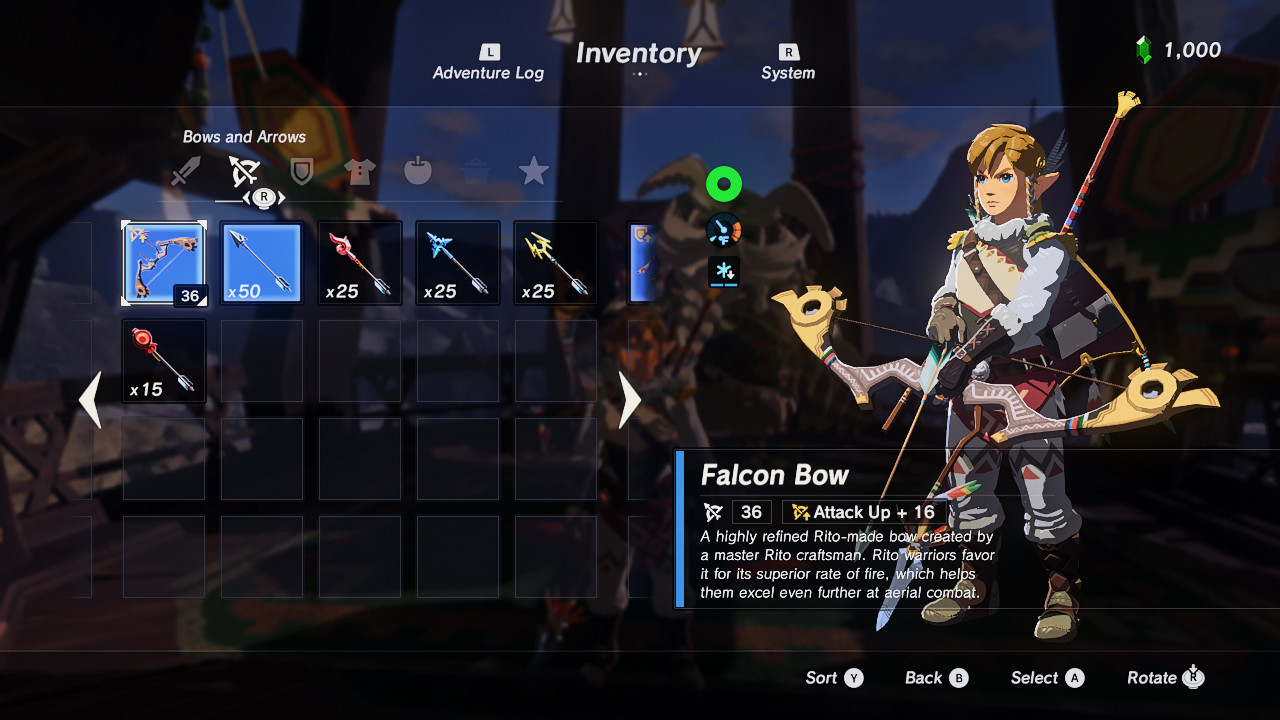Screen dimensions: 1280x720
Task: Select the star key items category icon
Action: tap(533, 170)
